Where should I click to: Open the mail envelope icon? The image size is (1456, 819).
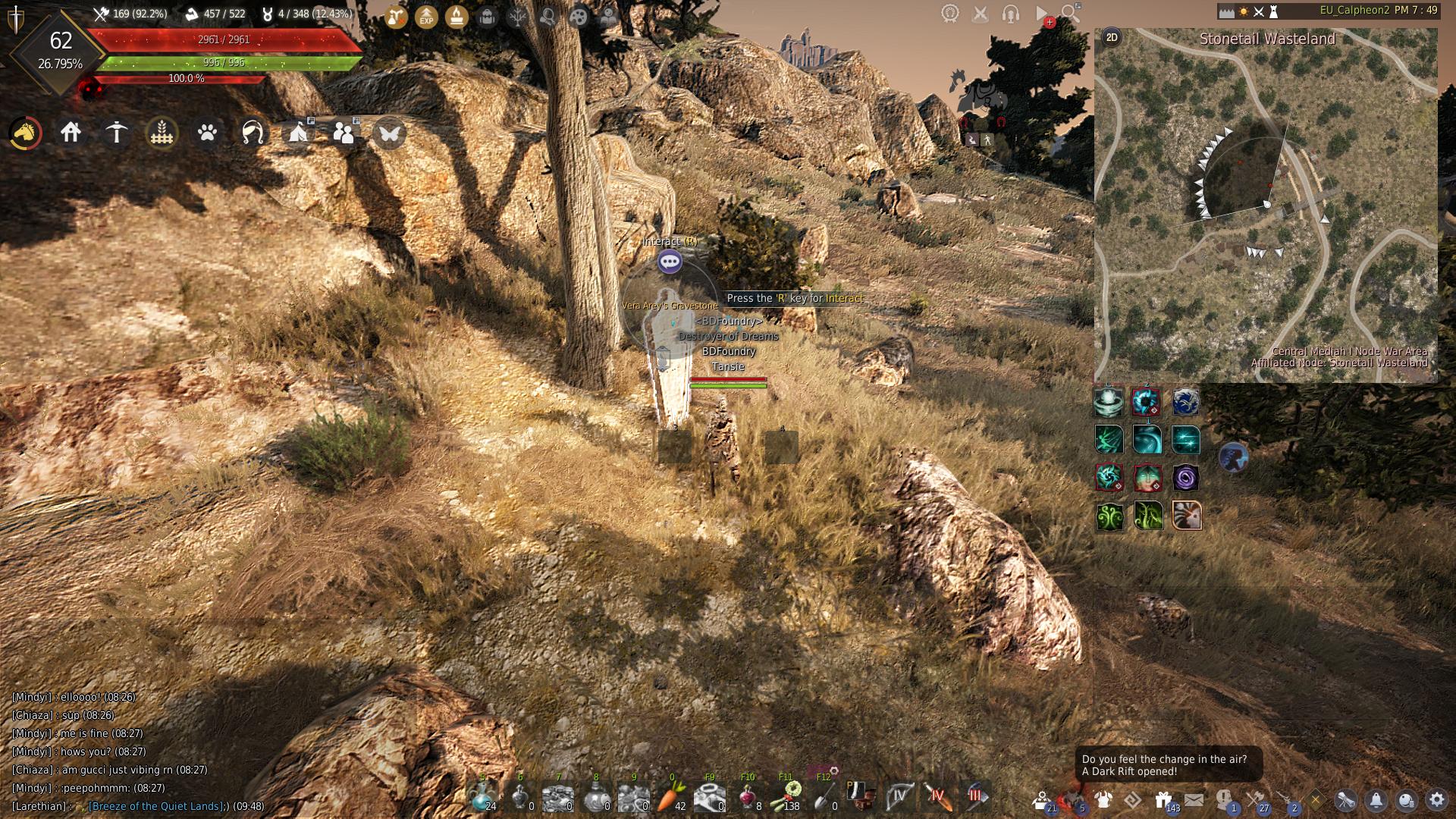click(1194, 799)
